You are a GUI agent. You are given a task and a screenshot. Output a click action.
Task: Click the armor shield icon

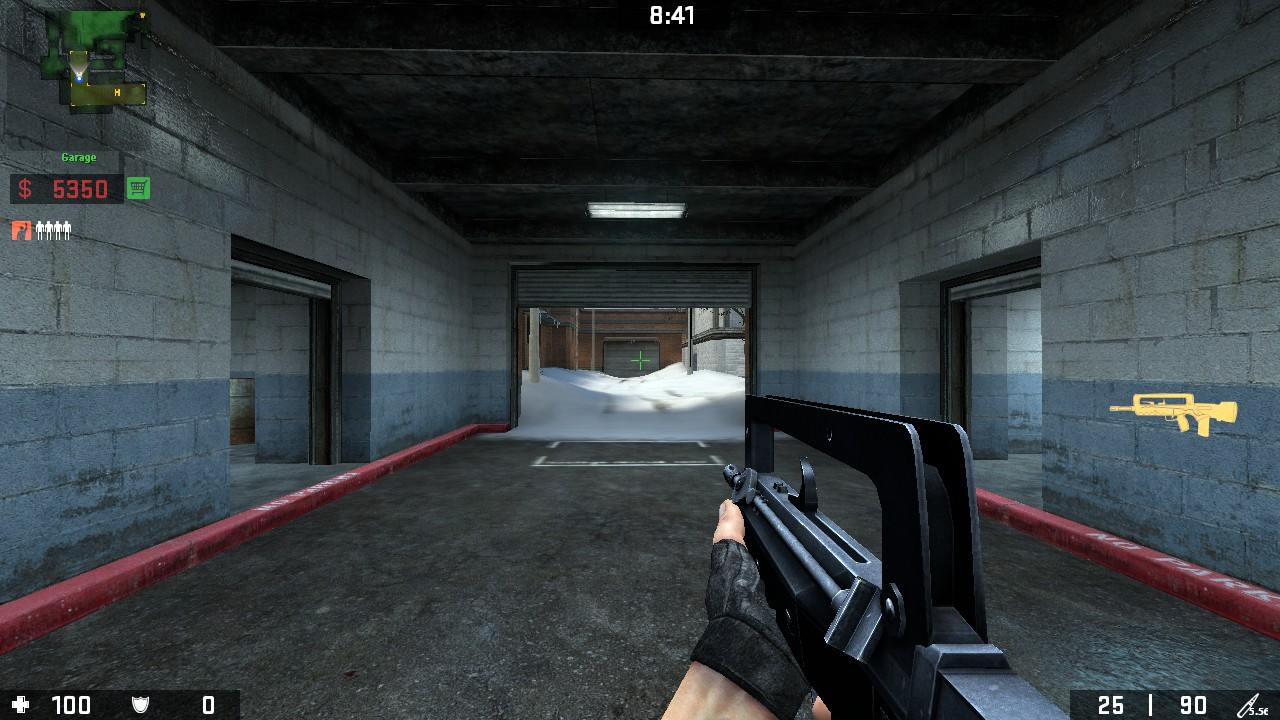coord(139,703)
